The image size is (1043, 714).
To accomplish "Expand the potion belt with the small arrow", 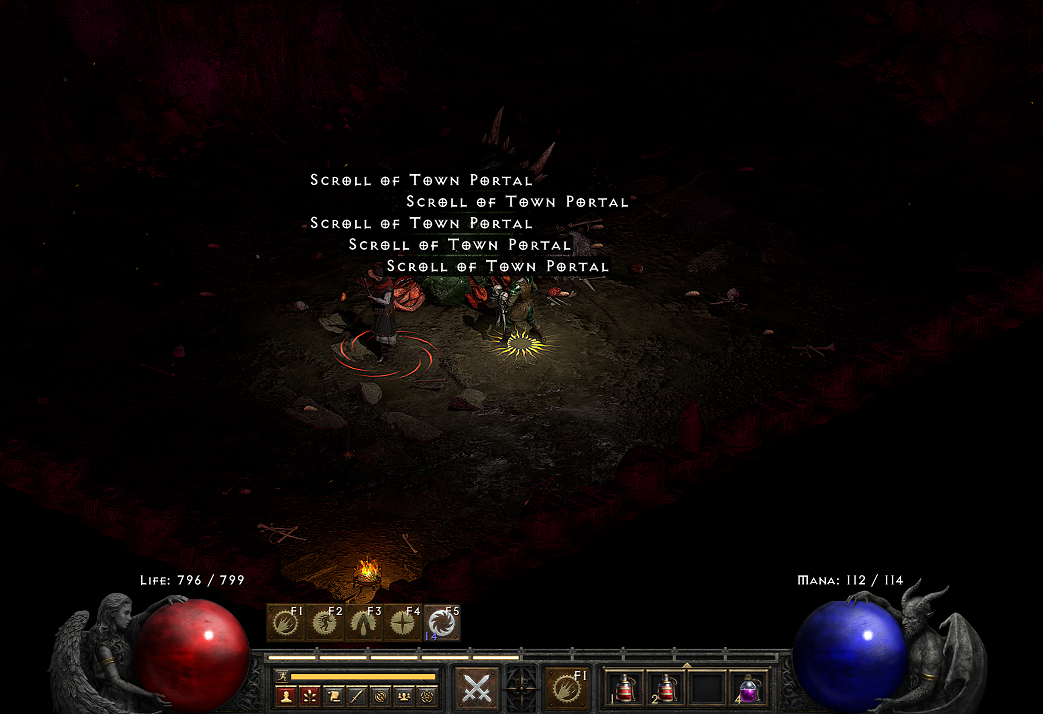I will (686, 664).
